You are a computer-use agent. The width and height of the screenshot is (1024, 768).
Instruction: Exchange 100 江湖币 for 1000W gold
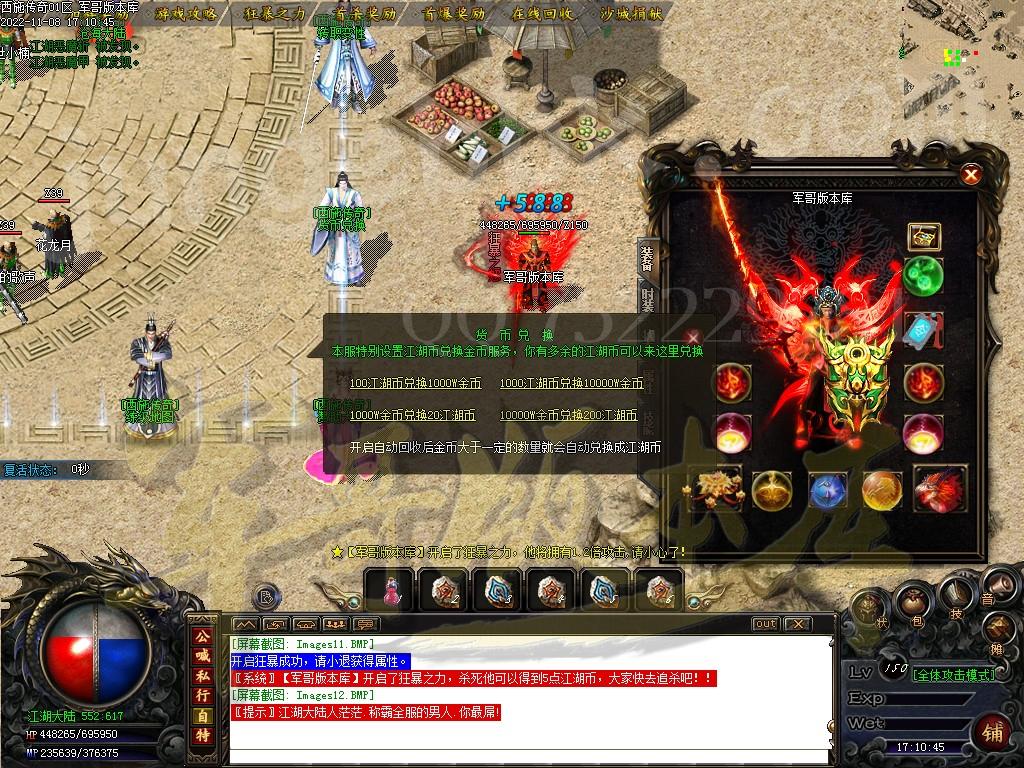(x=415, y=383)
